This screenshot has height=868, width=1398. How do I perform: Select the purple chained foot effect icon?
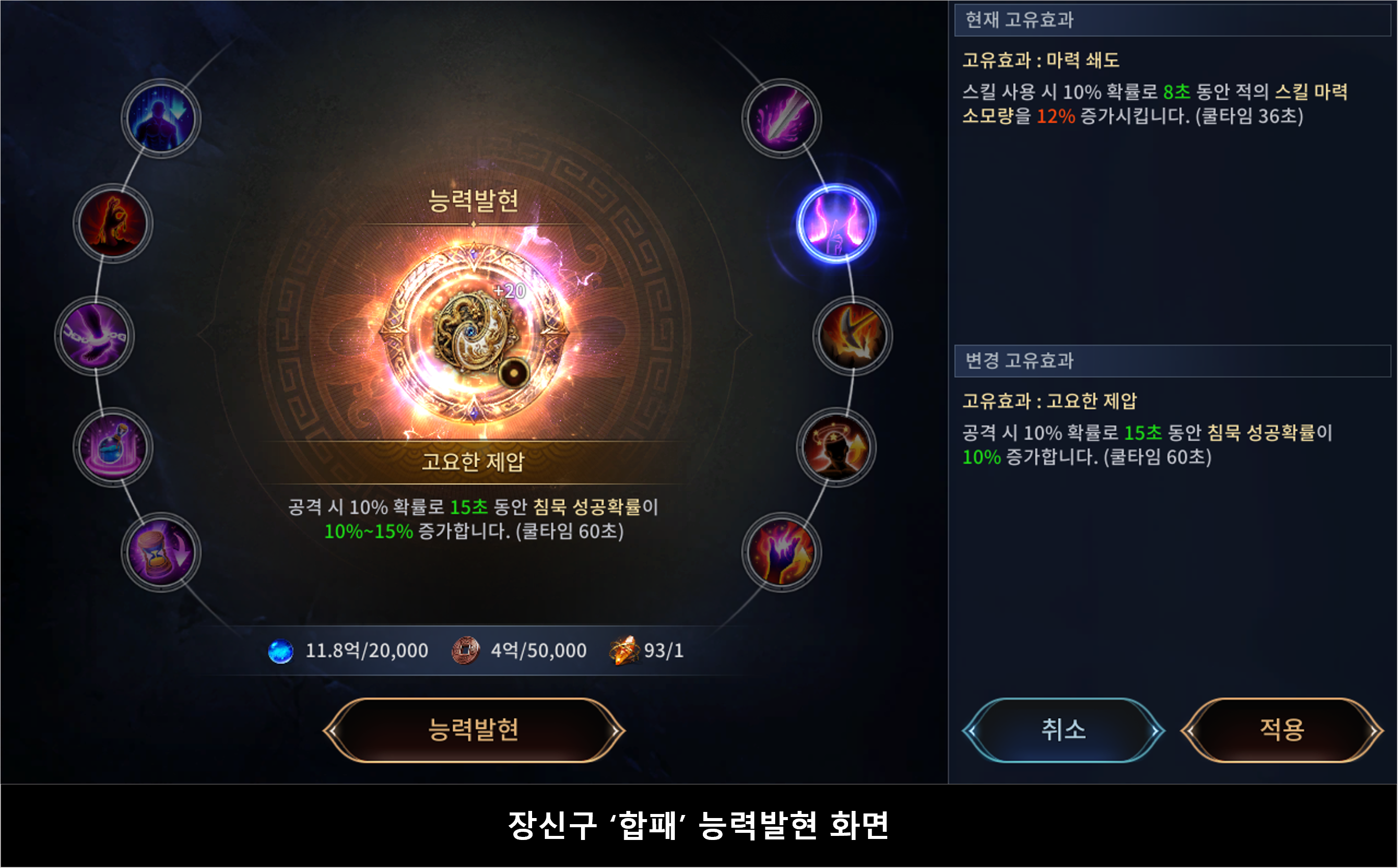pyautogui.click(x=95, y=336)
